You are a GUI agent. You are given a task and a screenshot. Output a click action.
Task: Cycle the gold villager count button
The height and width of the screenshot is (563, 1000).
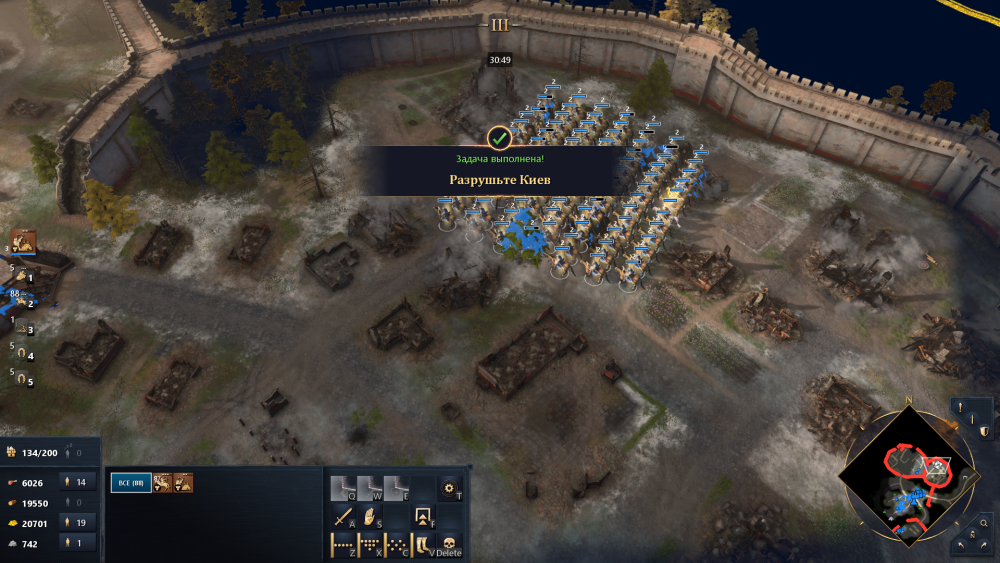pos(78,521)
